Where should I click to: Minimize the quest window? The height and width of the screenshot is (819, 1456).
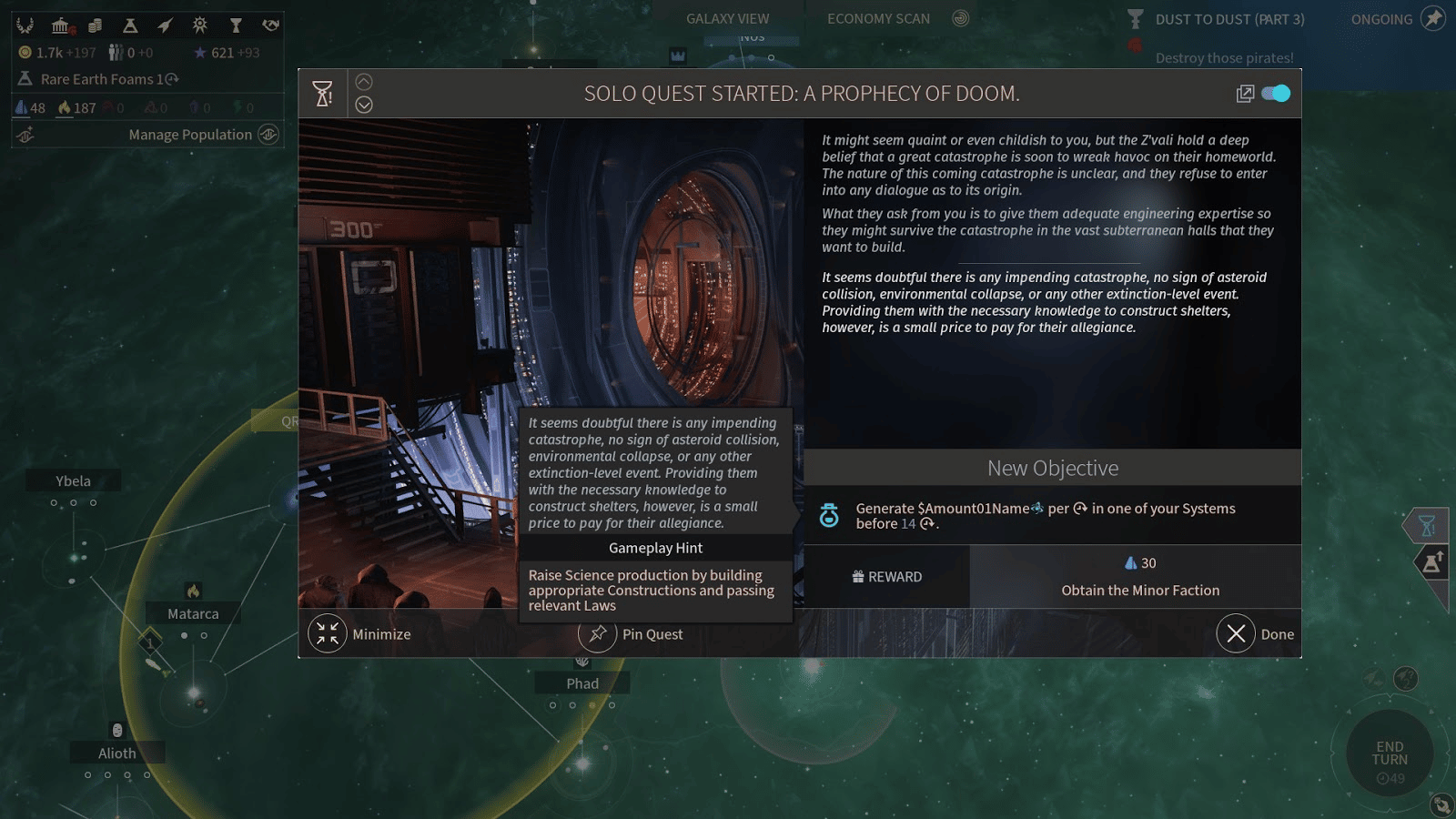click(328, 634)
